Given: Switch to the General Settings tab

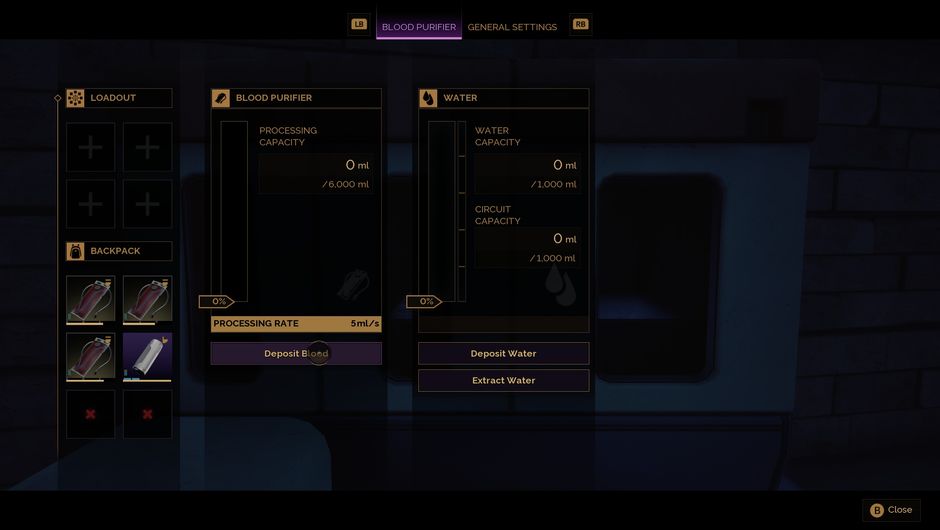Looking at the screenshot, I should (x=512, y=27).
